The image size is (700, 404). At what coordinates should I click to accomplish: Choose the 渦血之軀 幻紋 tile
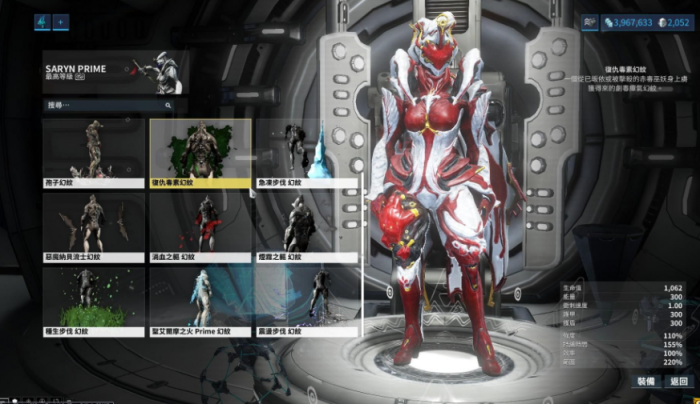(200, 227)
